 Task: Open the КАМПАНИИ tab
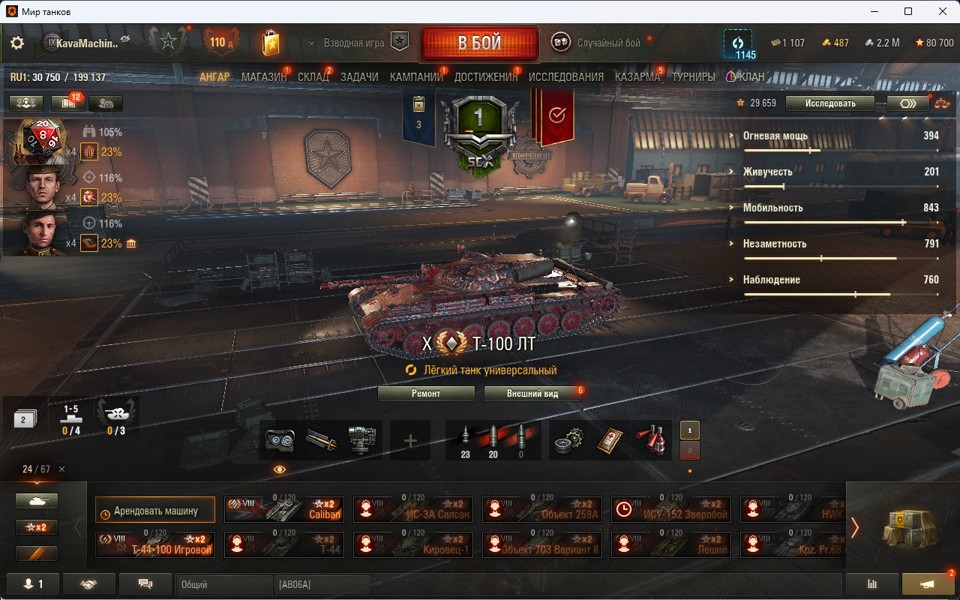pyautogui.click(x=416, y=77)
